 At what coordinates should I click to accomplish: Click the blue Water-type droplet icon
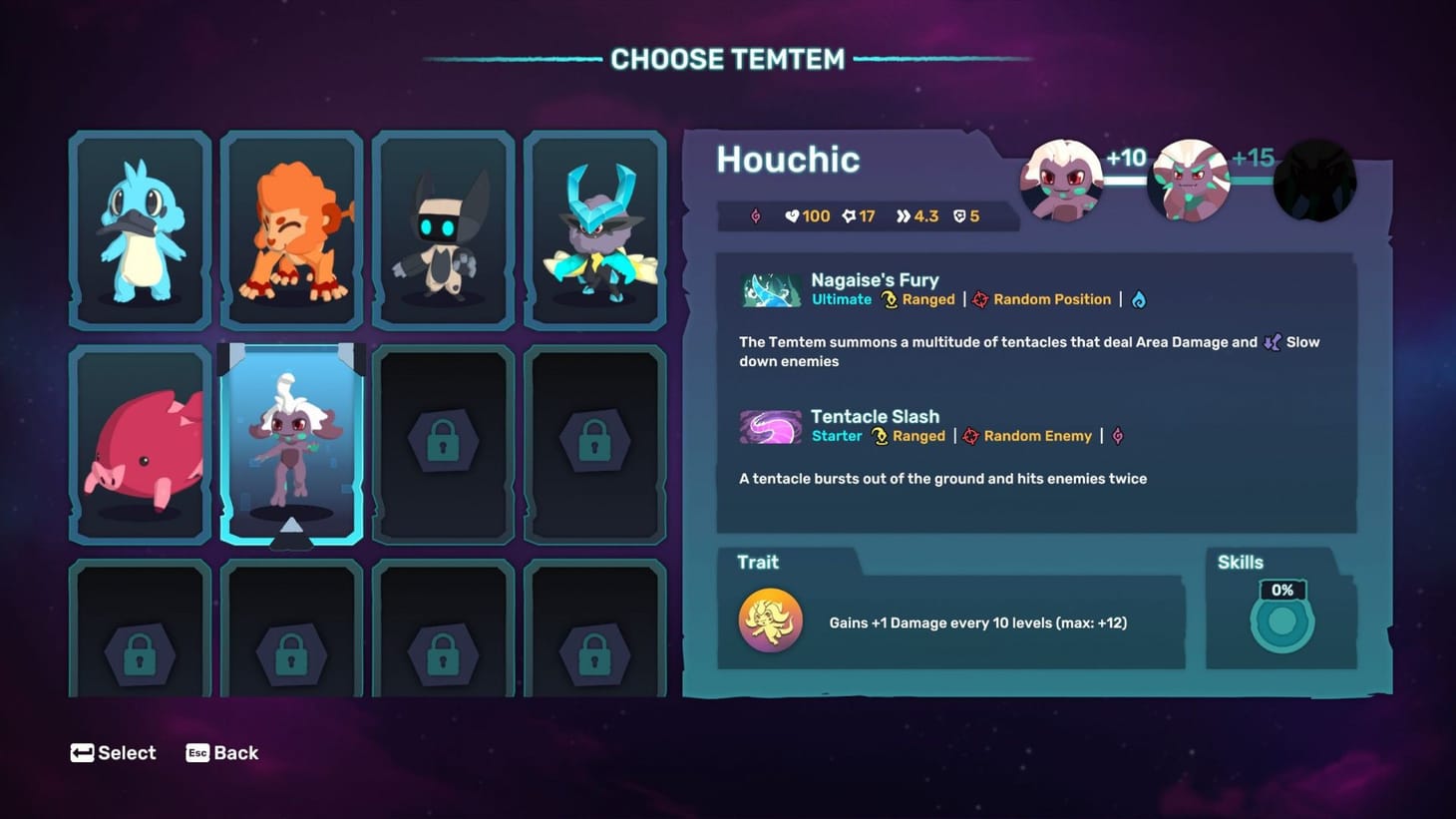[x=1139, y=299]
